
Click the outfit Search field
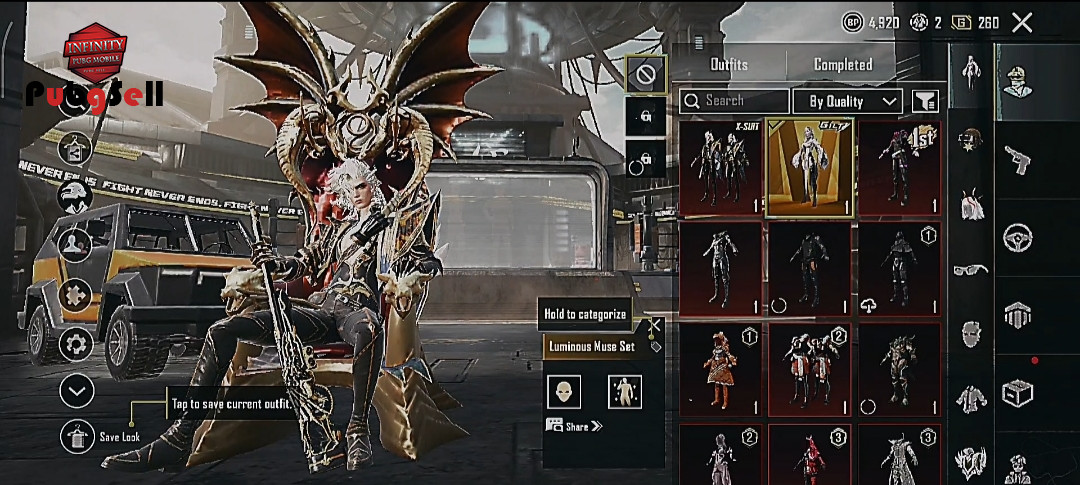pyautogui.click(x=735, y=101)
